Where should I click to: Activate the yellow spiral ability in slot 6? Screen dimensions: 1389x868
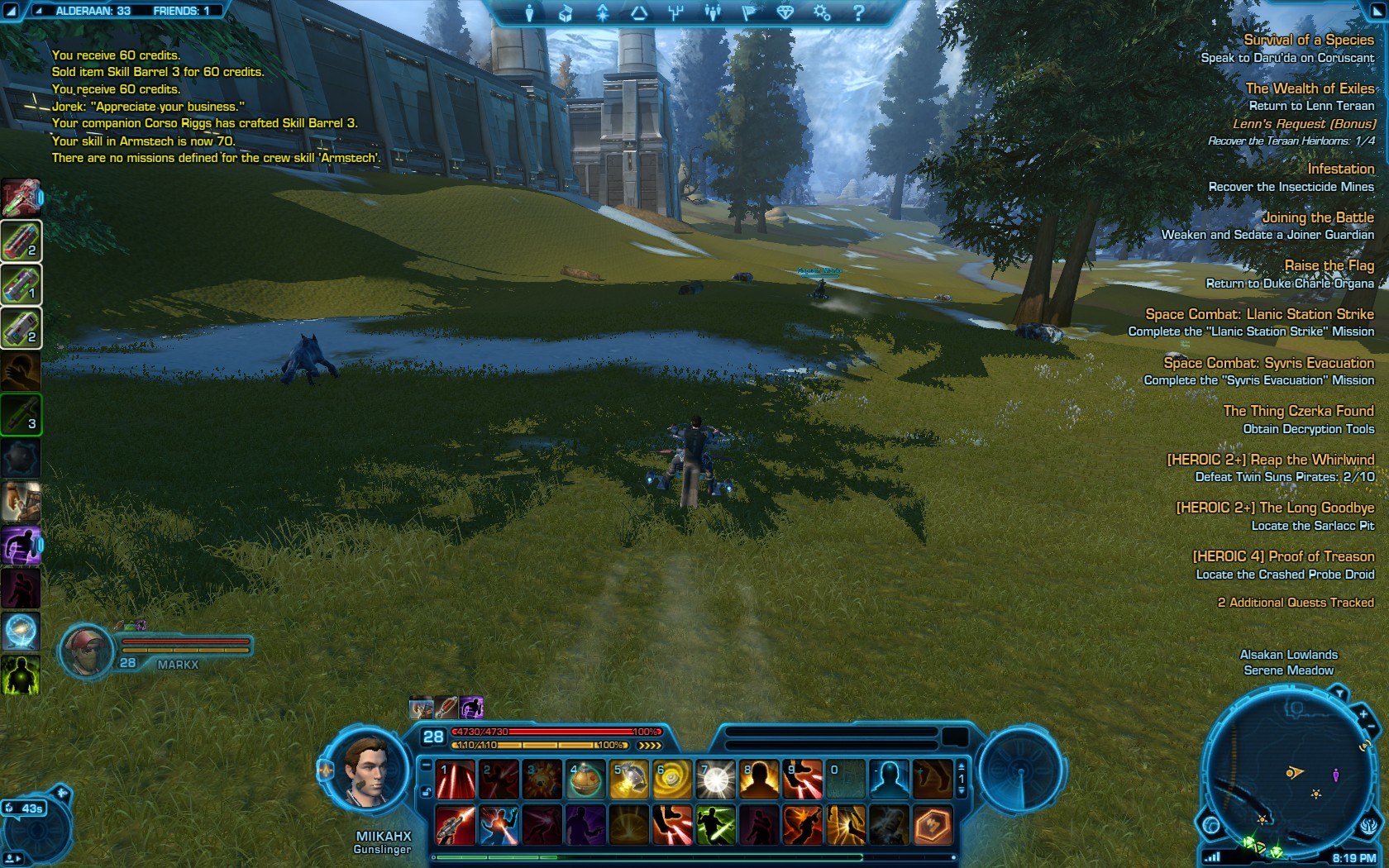click(671, 780)
